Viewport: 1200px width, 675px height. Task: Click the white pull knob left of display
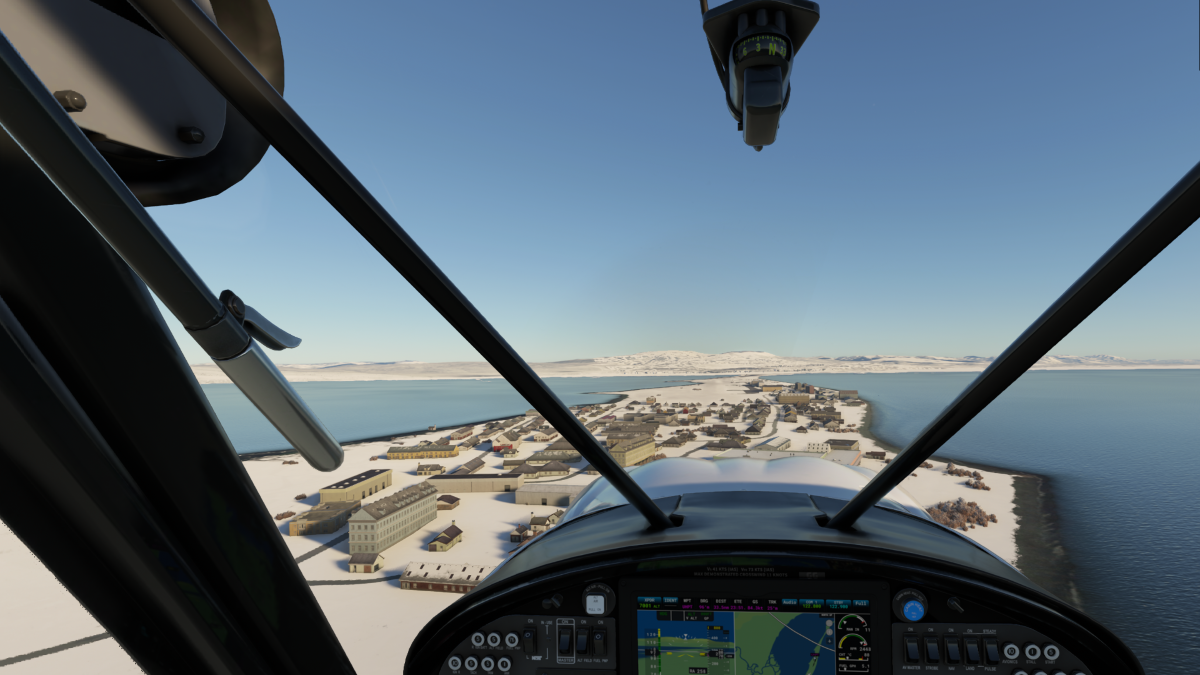tap(595, 603)
